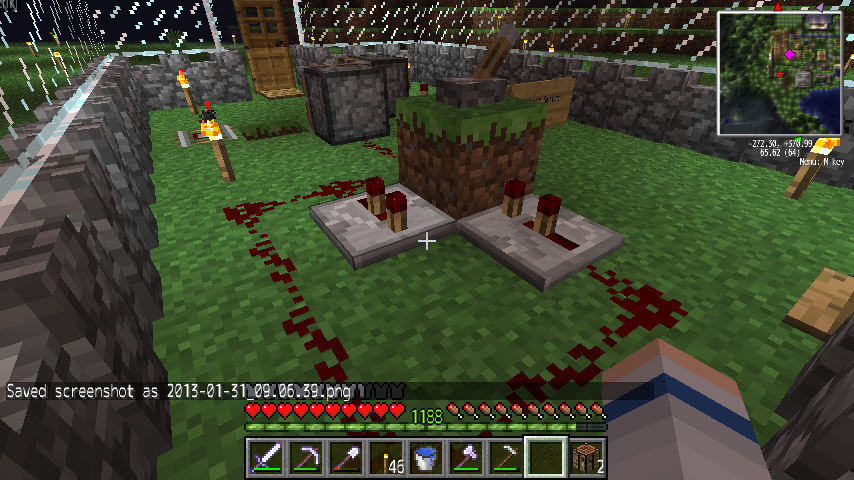Choose the stack of 46 torches
Screen dimensions: 854x480
[386, 459]
